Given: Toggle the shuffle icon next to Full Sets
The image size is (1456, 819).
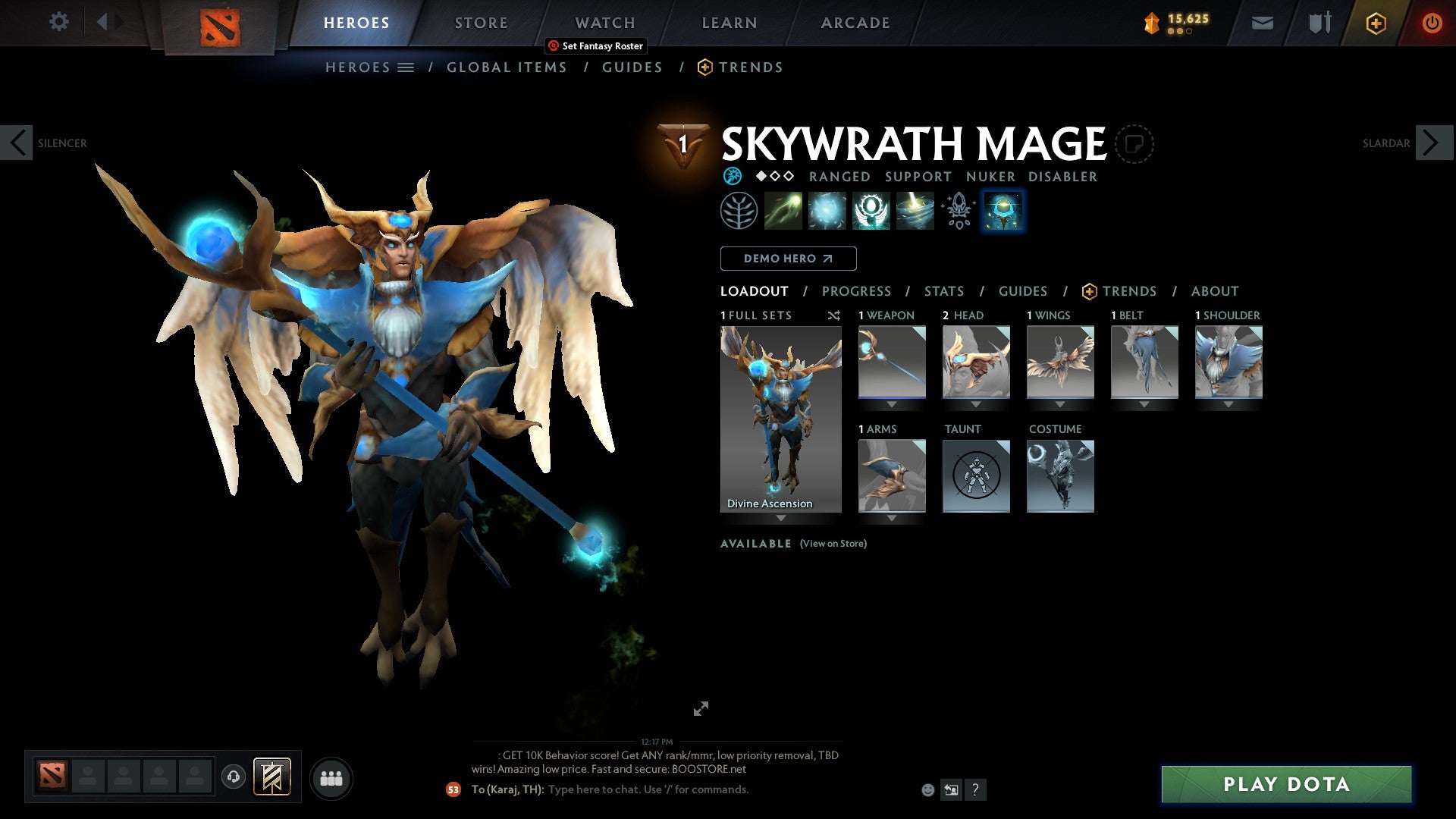Looking at the screenshot, I should (834, 315).
